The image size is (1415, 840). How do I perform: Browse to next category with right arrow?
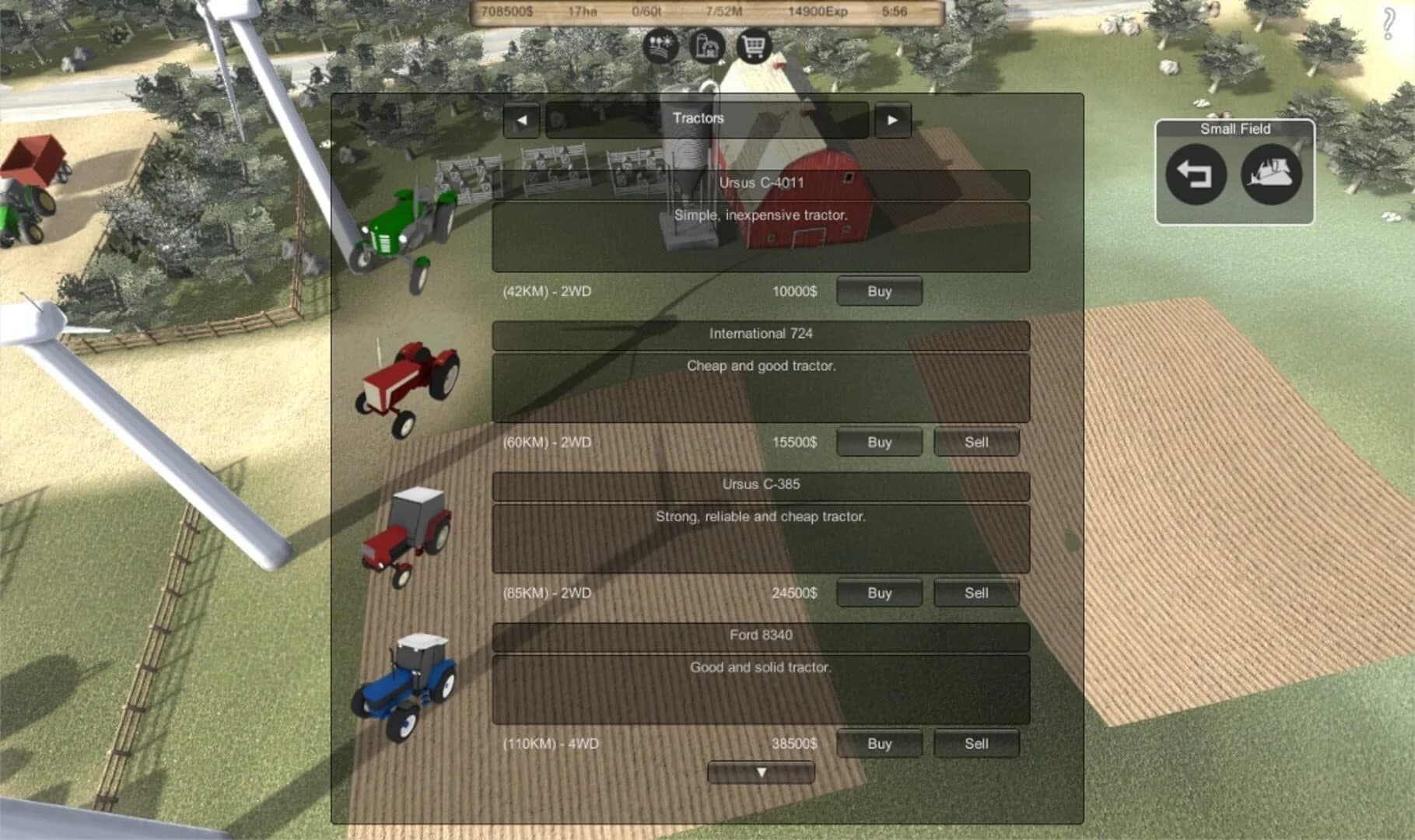pos(892,119)
